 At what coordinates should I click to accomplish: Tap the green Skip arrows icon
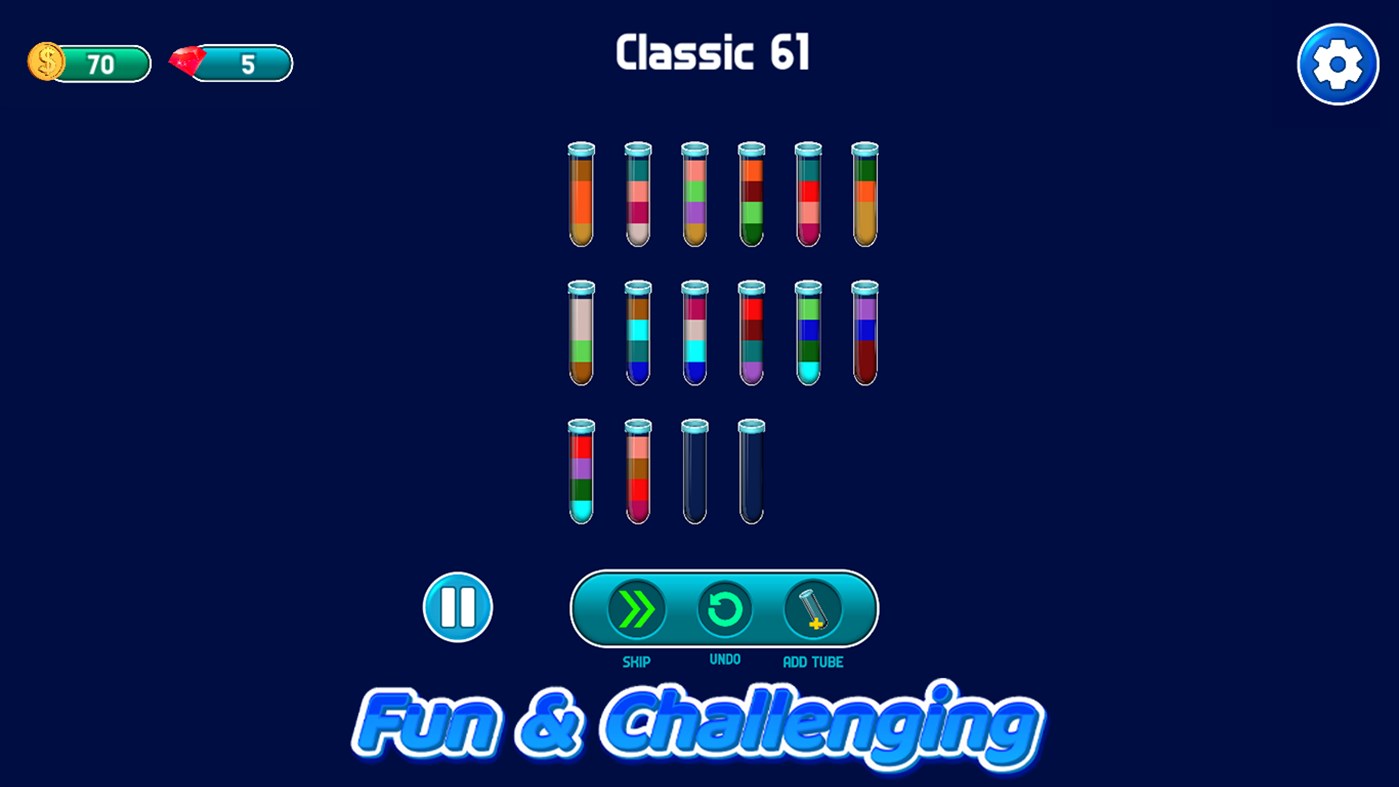637,608
